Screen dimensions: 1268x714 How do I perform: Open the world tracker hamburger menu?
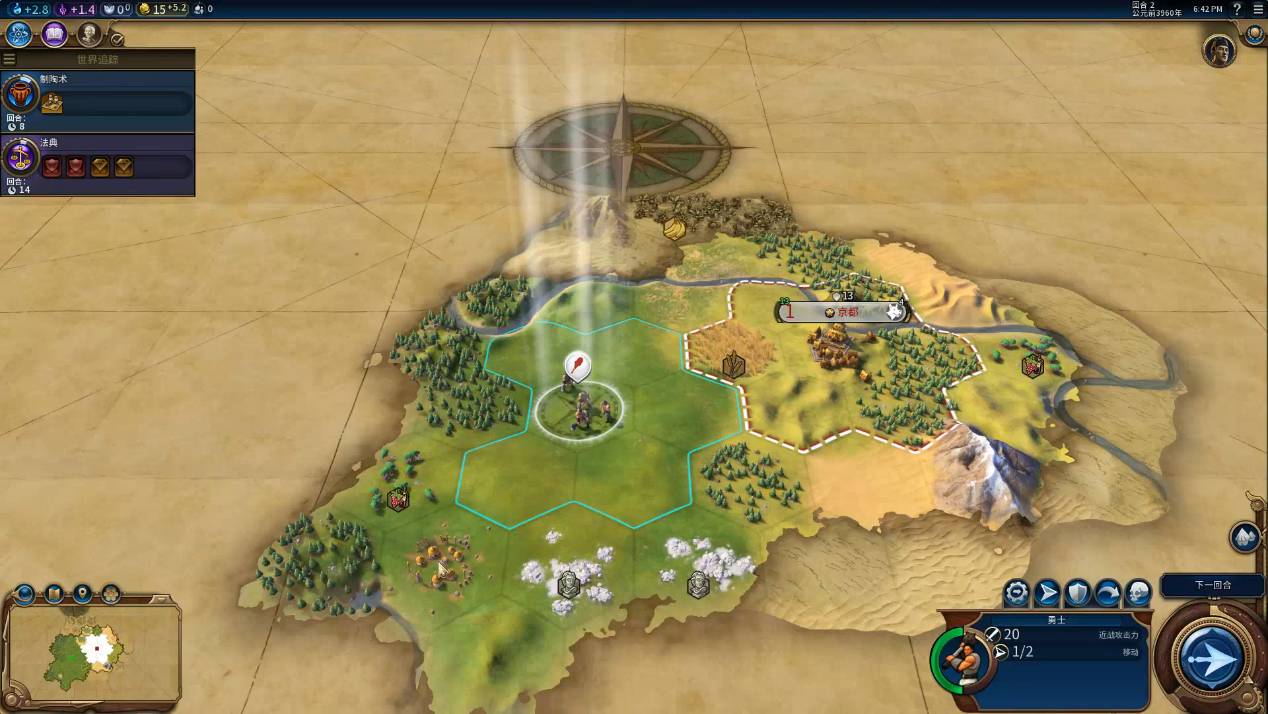tap(10, 59)
